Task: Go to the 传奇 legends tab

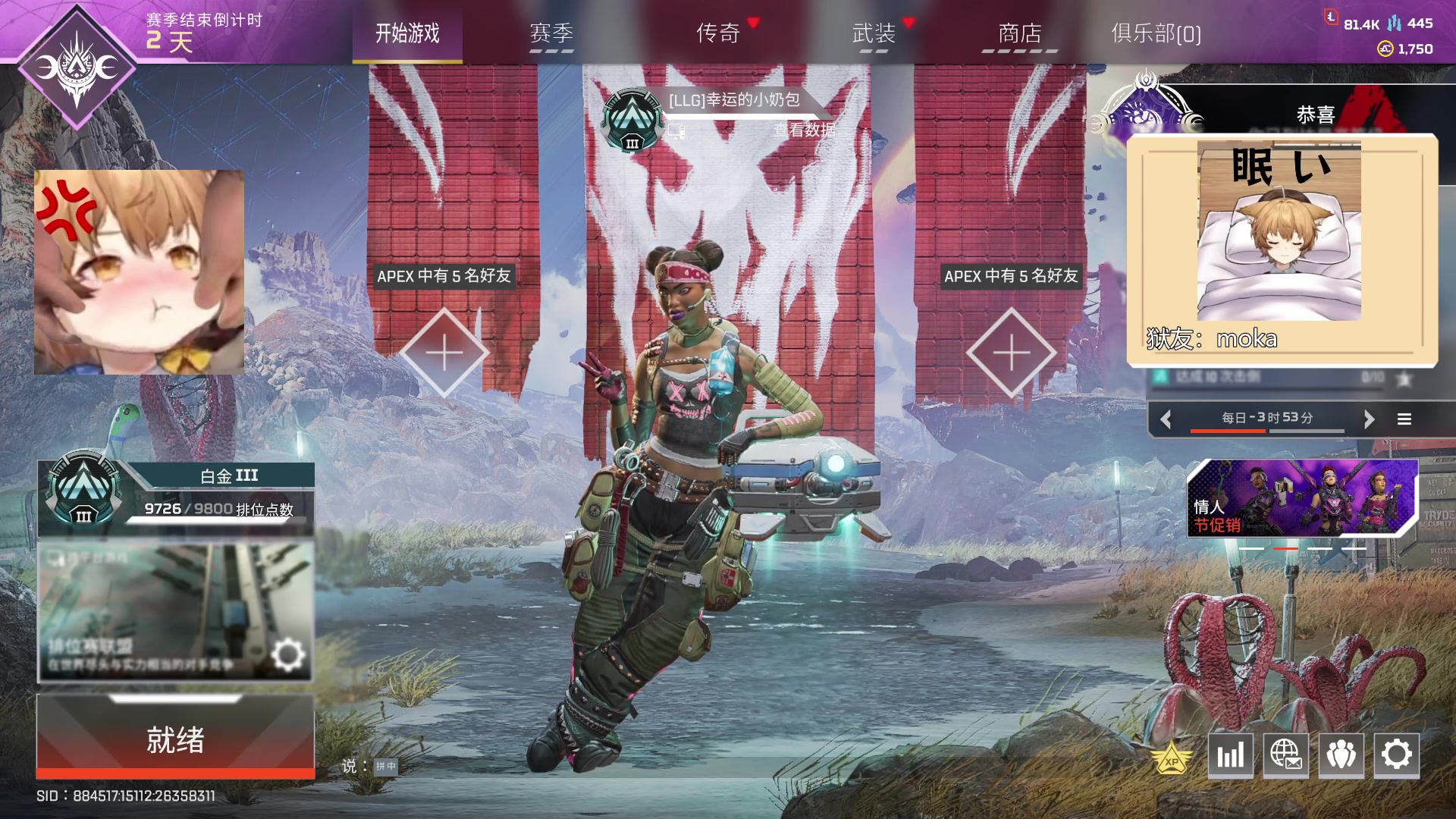Action: [x=717, y=33]
